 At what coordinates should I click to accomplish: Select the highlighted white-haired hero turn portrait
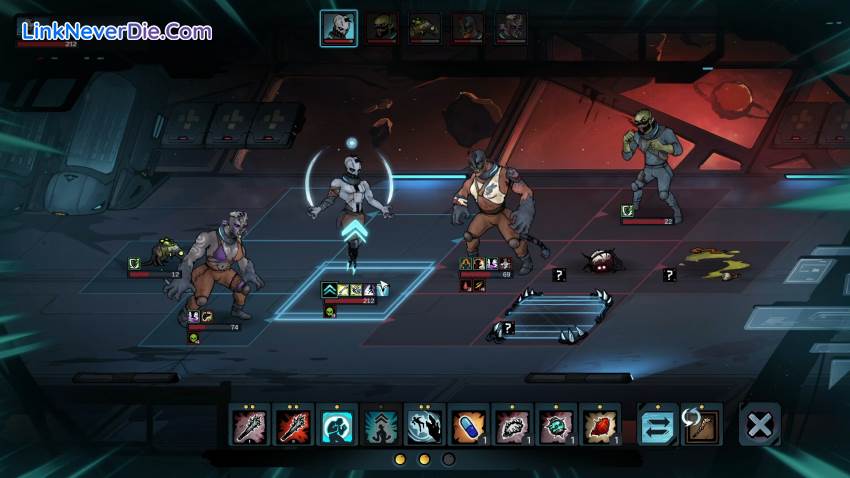(x=339, y=28)
